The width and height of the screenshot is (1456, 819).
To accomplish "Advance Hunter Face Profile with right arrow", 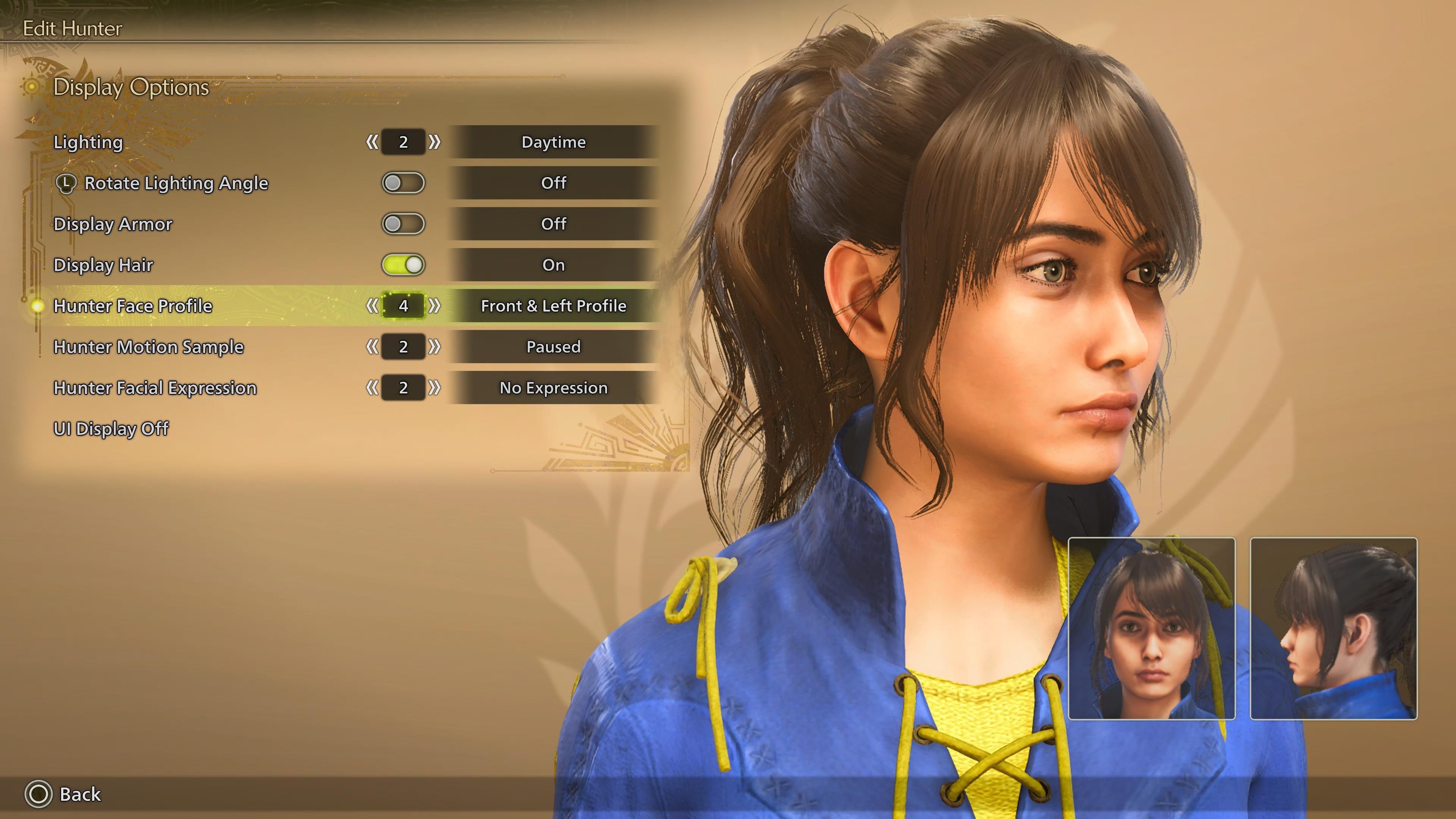I will click(434, 306).
